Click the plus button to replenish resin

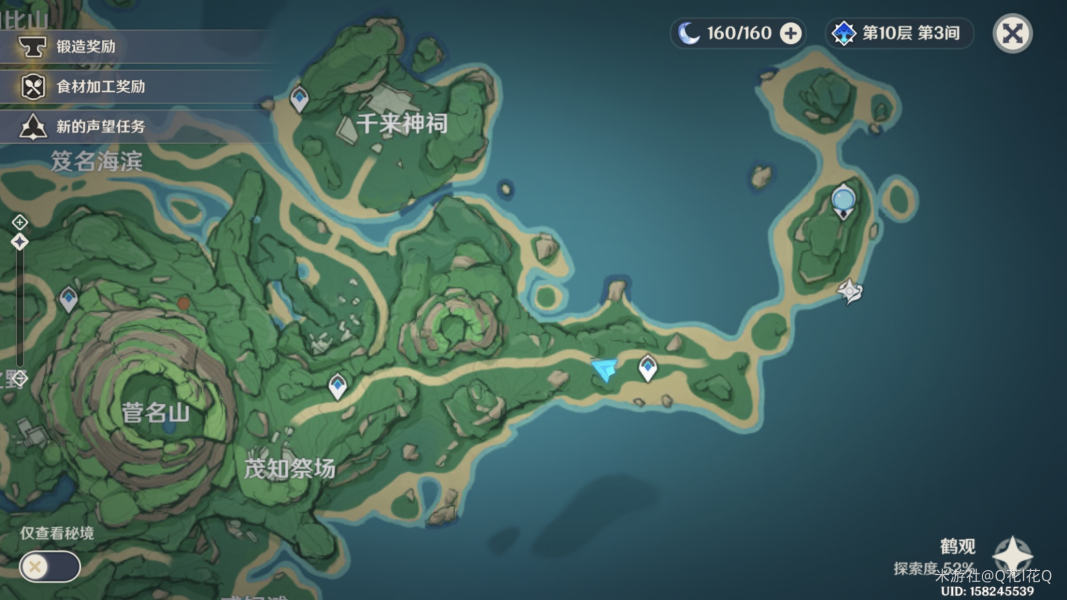point(791,33)
